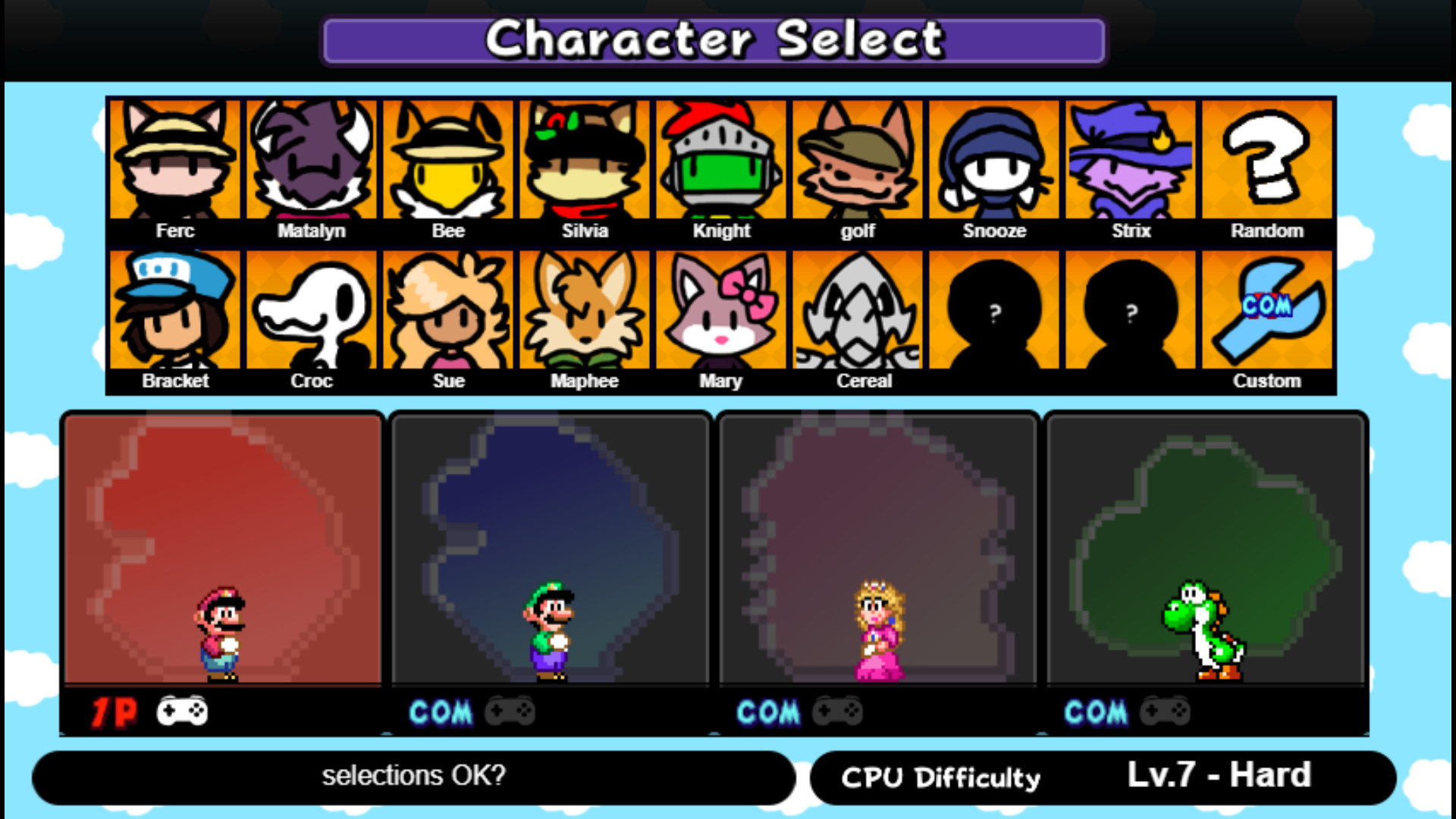Select the Ferc character portrait

coord(176,159)
